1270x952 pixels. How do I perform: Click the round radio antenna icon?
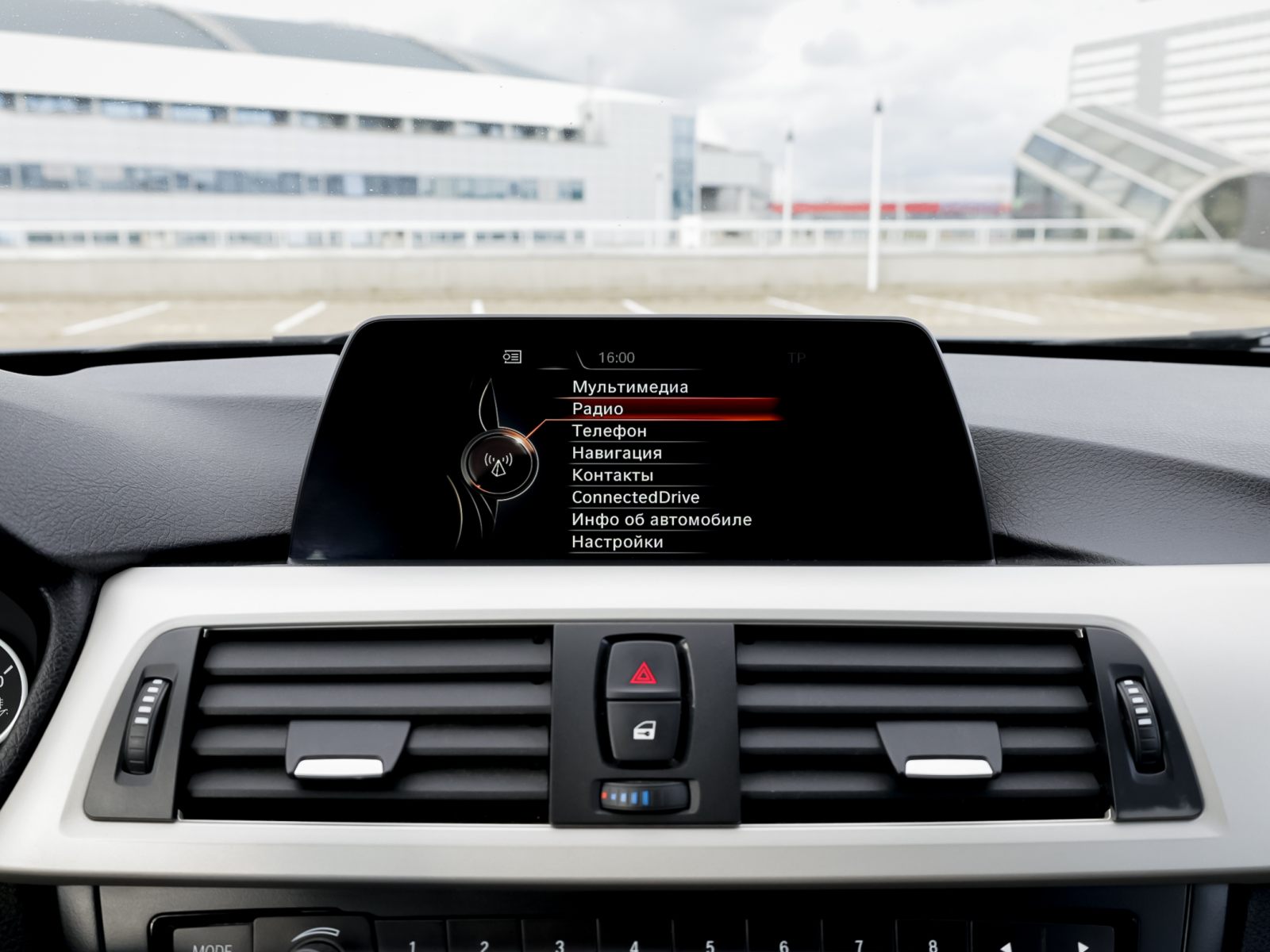pos(498,463)
